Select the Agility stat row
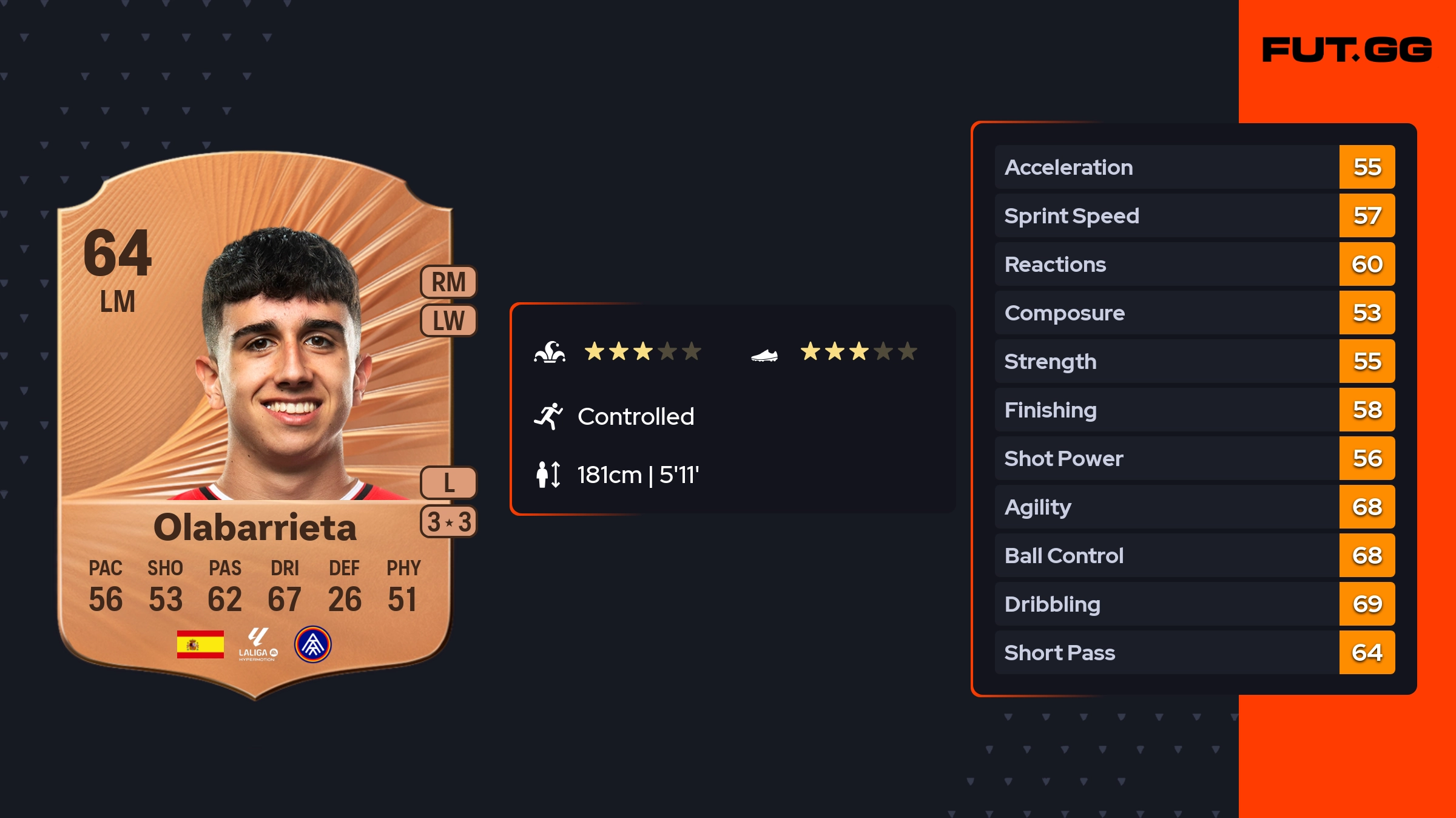The height and width of the screenshot is (818, 1456). (1194, 507)
